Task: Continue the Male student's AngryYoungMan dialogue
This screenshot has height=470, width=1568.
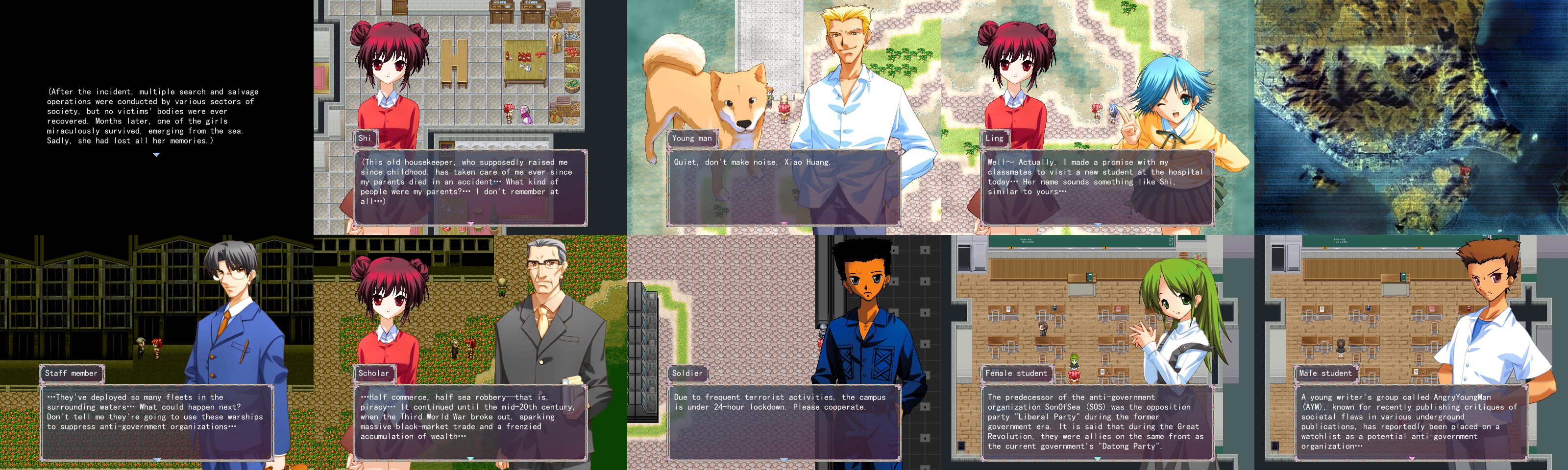Action: click(x=1411, y=458)
